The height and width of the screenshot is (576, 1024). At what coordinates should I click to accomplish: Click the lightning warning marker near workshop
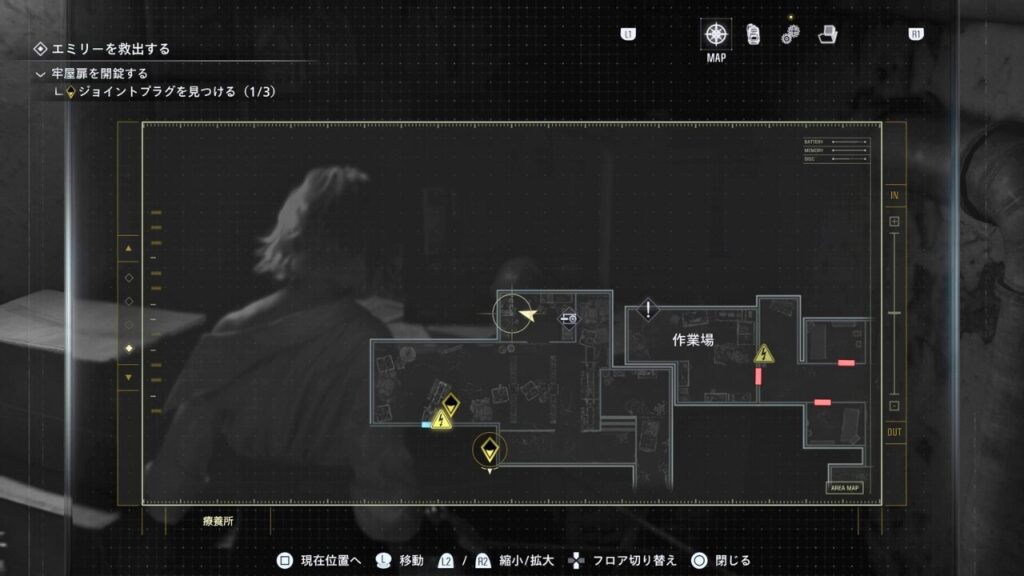[x=764, y=354]
